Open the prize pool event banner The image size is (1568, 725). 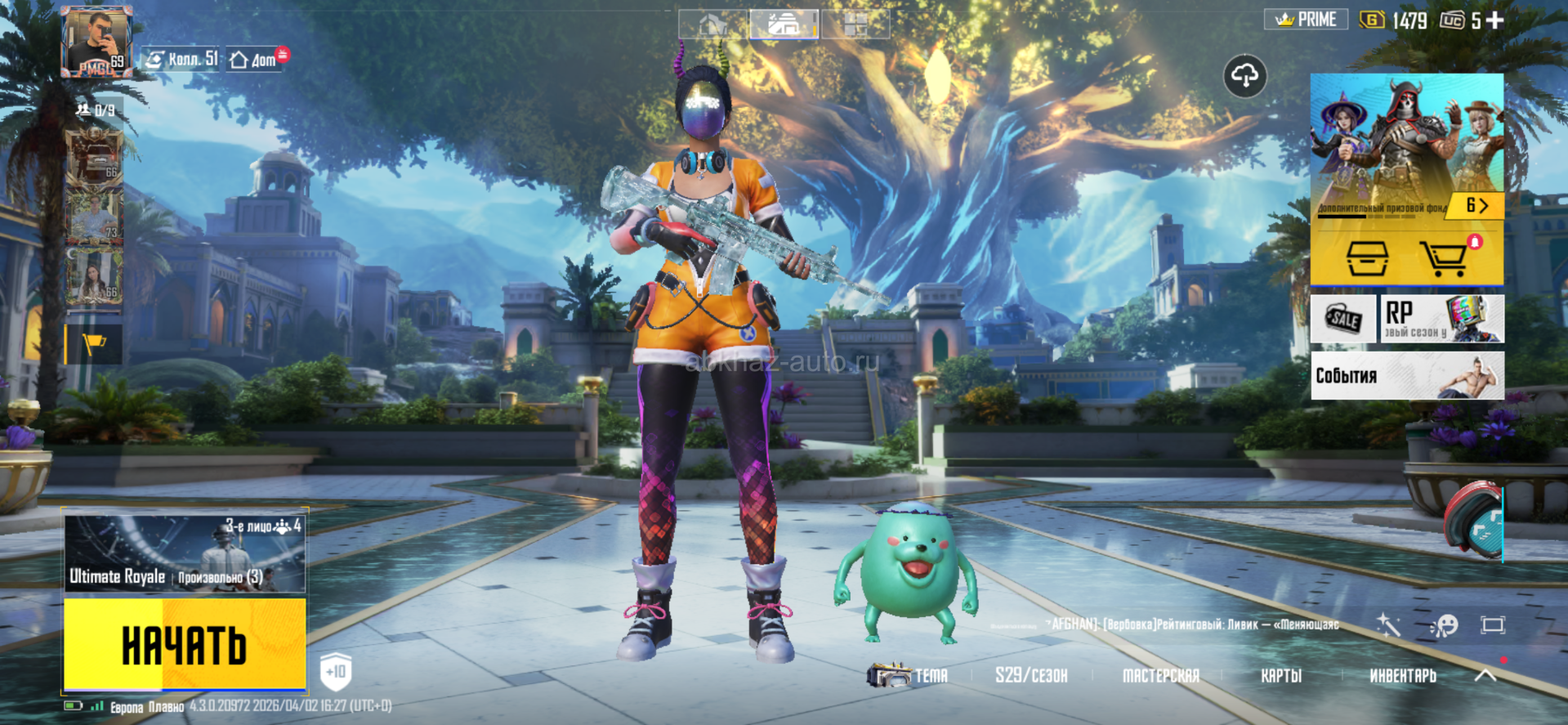point(1406,145)
